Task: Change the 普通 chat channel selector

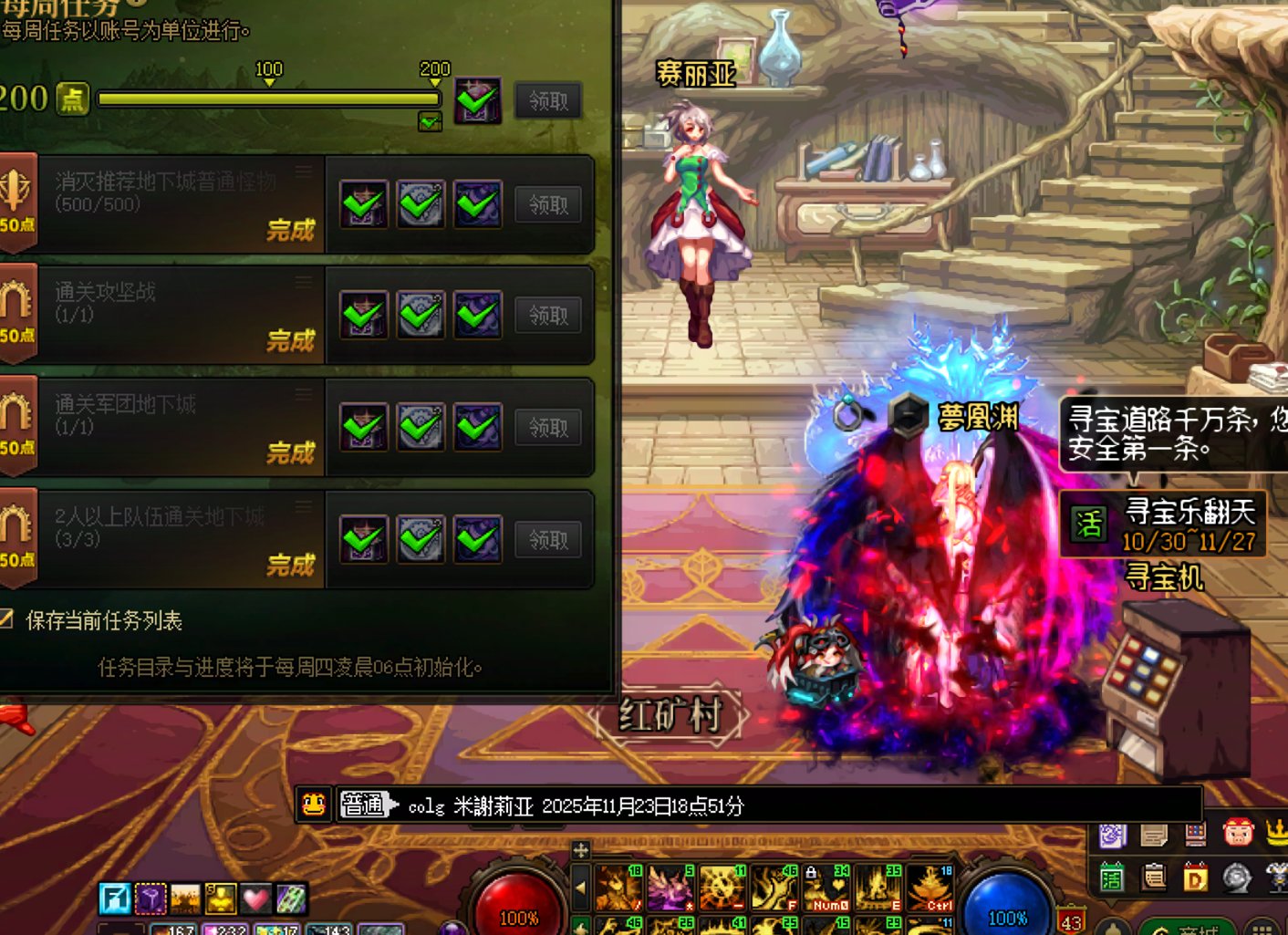Action: 367,805
